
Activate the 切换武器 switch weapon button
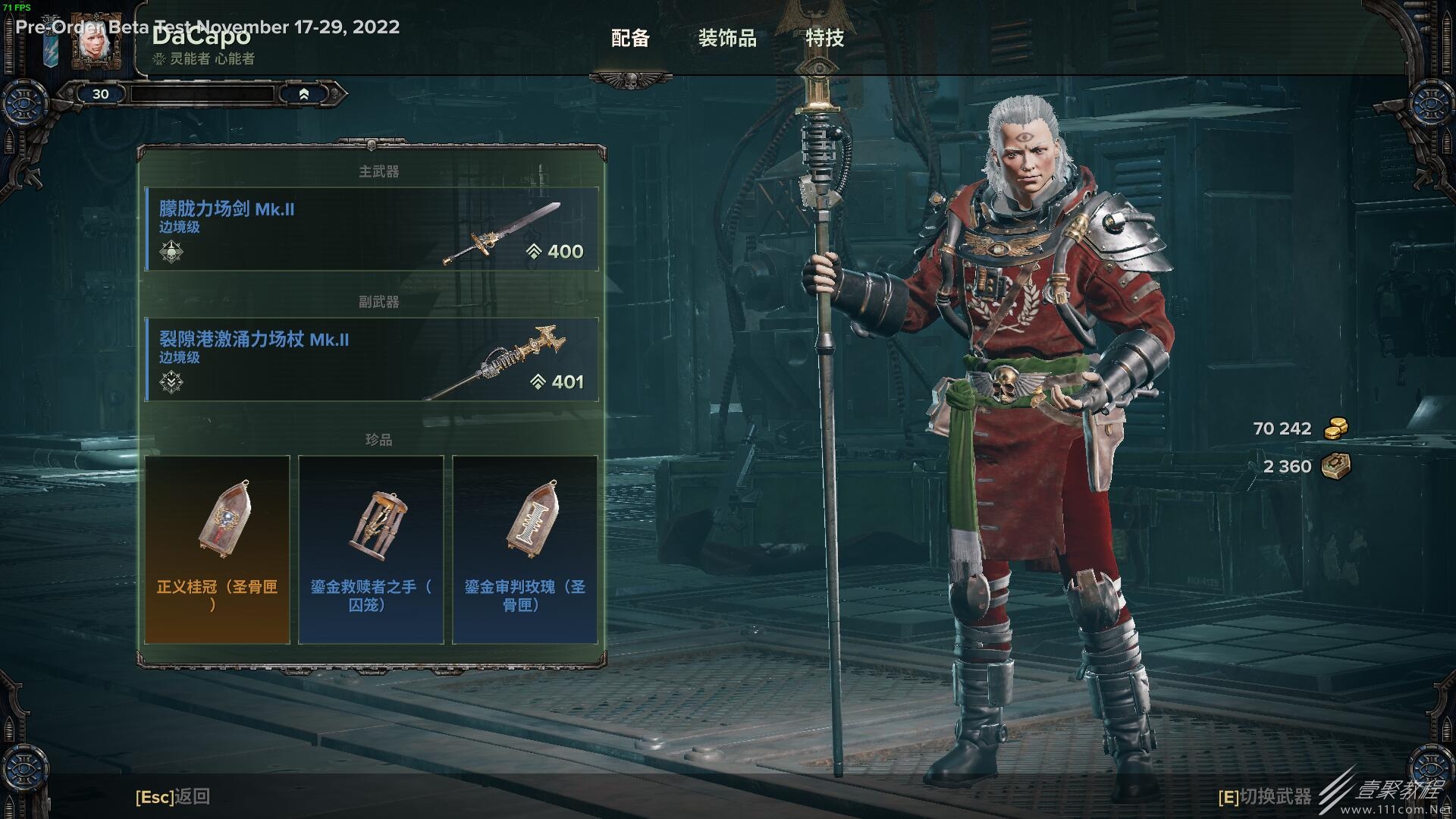pyautogui.click(x=1264, y=796)
